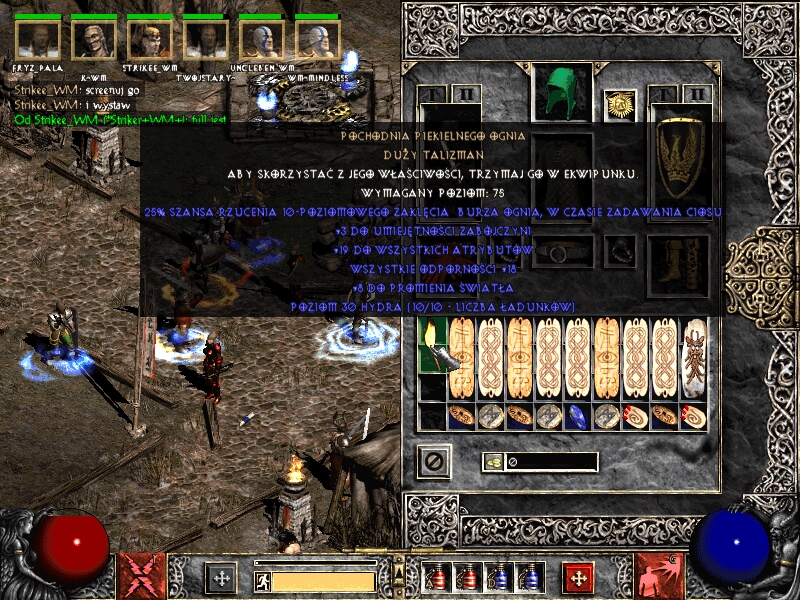Select the Strikee_WM party portrait
Viewport: 800px width, 600px height.
tap(149, 40)
